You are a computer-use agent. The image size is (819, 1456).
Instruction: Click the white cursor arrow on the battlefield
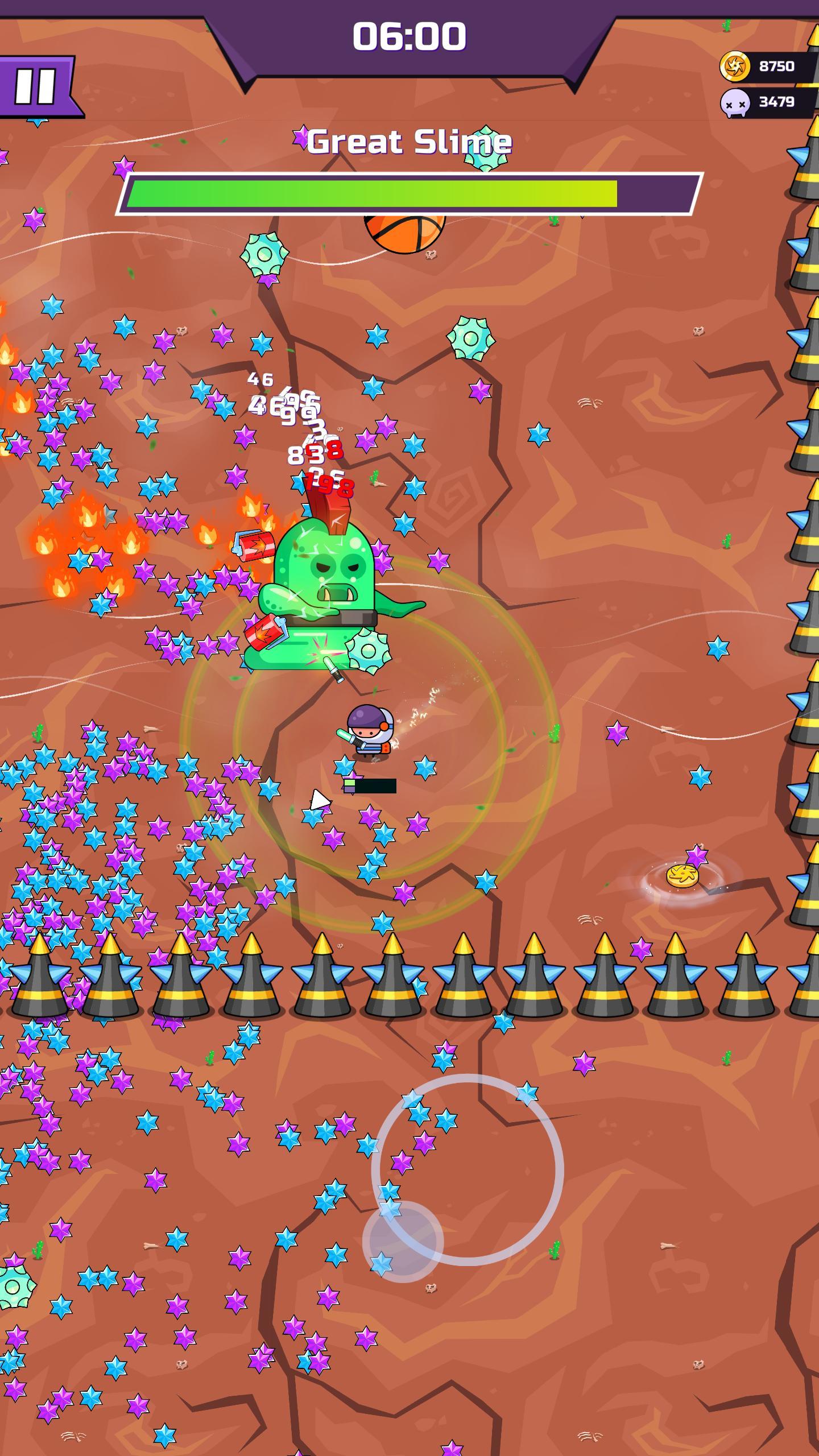coord(320,801)
